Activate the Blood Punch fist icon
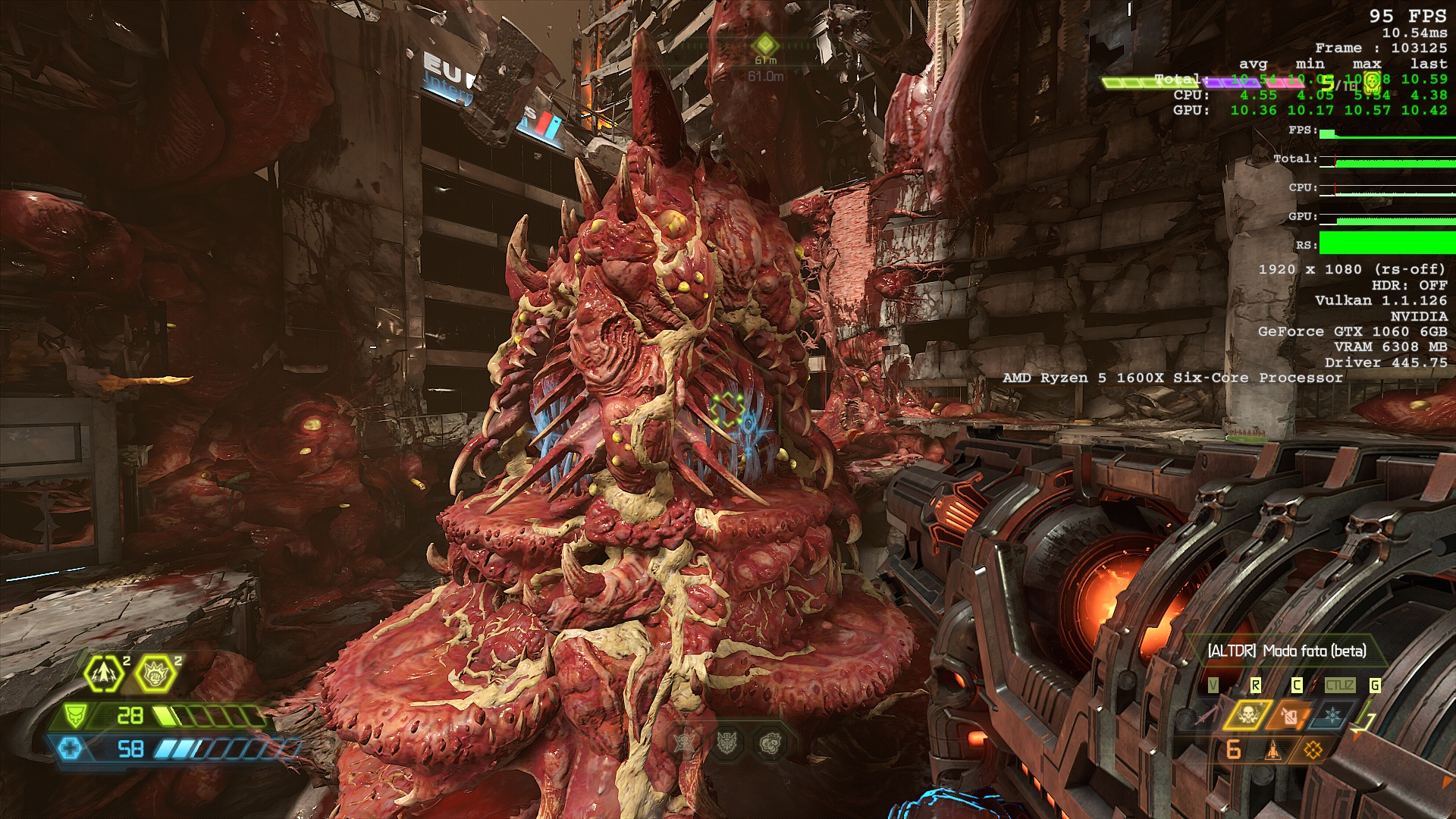 pyautogui.click(x=155, y=673)
